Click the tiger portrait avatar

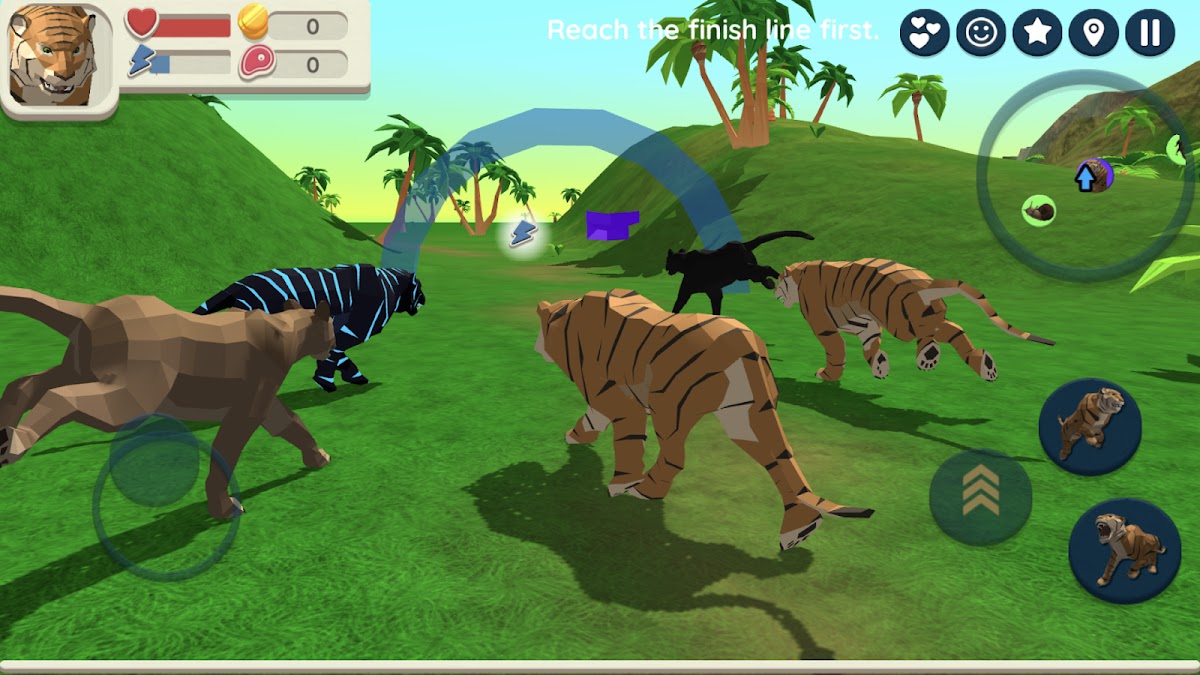(56, 55)
